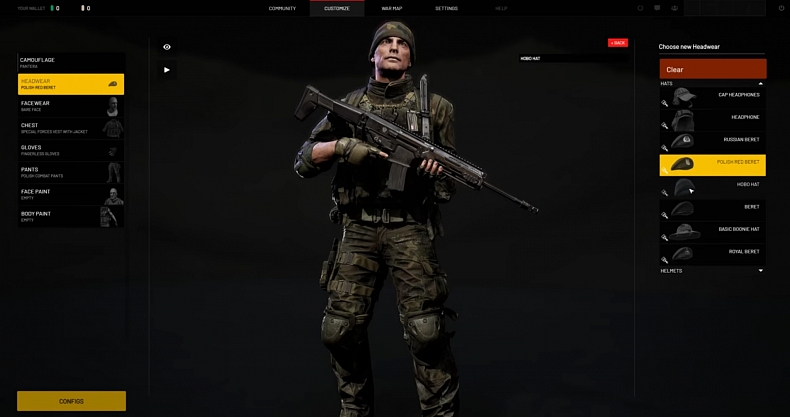This screenshot has height=417, width=790.
Task: Open the Chest equipment category
Action: tap(71, 128)
